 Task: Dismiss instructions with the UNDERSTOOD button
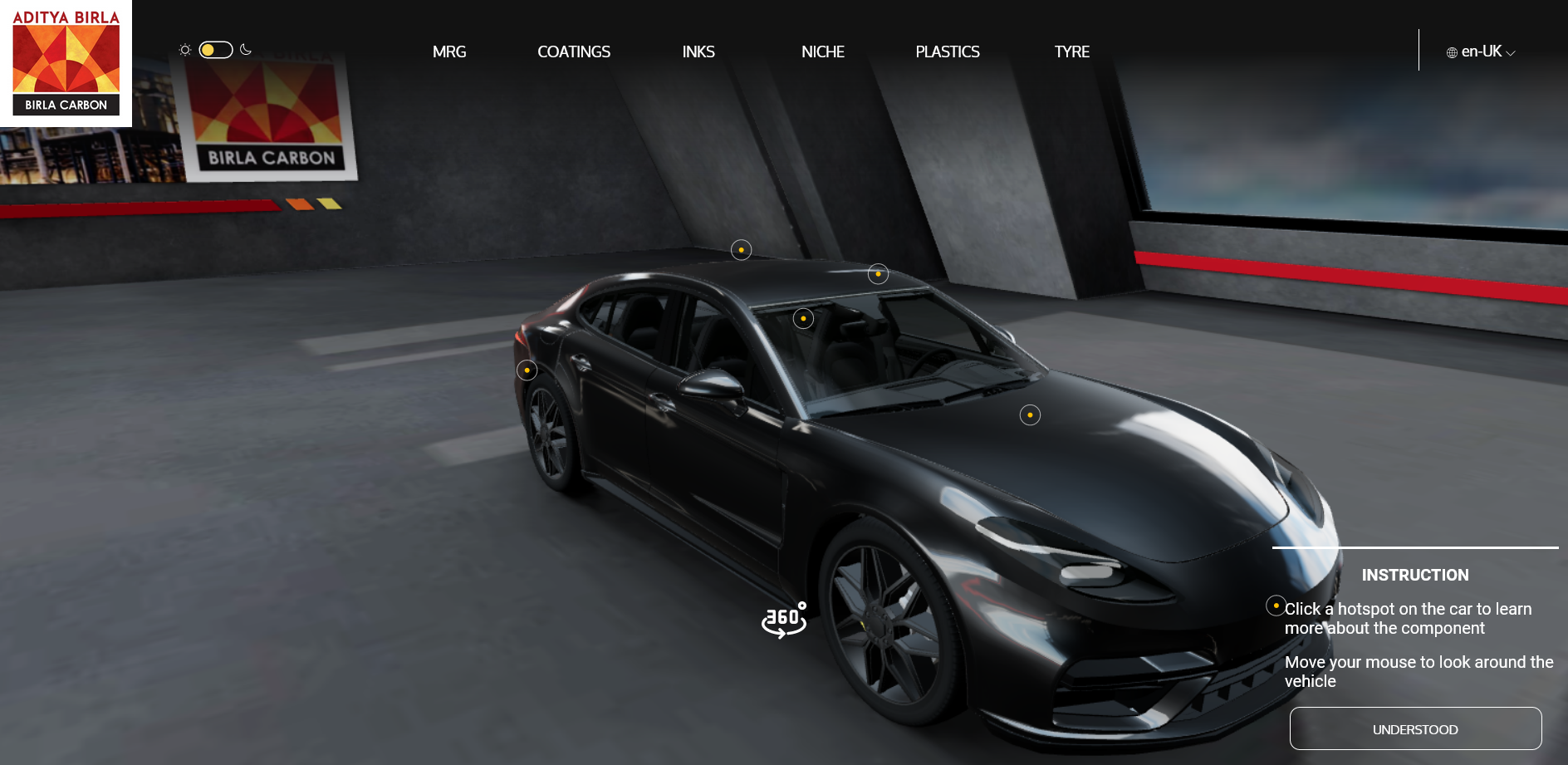1415,728
